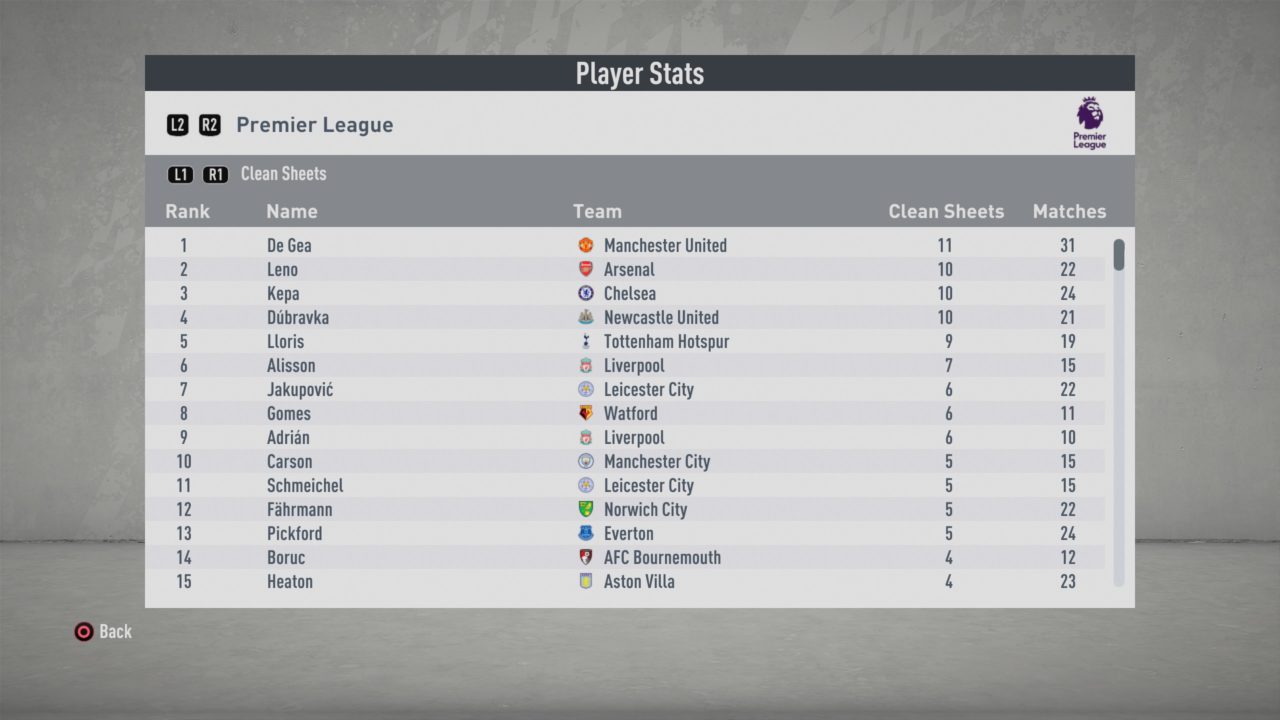This screenshot has width=1280, height=720.
Task: Choose Alisson's row in the table
Action: [x=640, y=365]
